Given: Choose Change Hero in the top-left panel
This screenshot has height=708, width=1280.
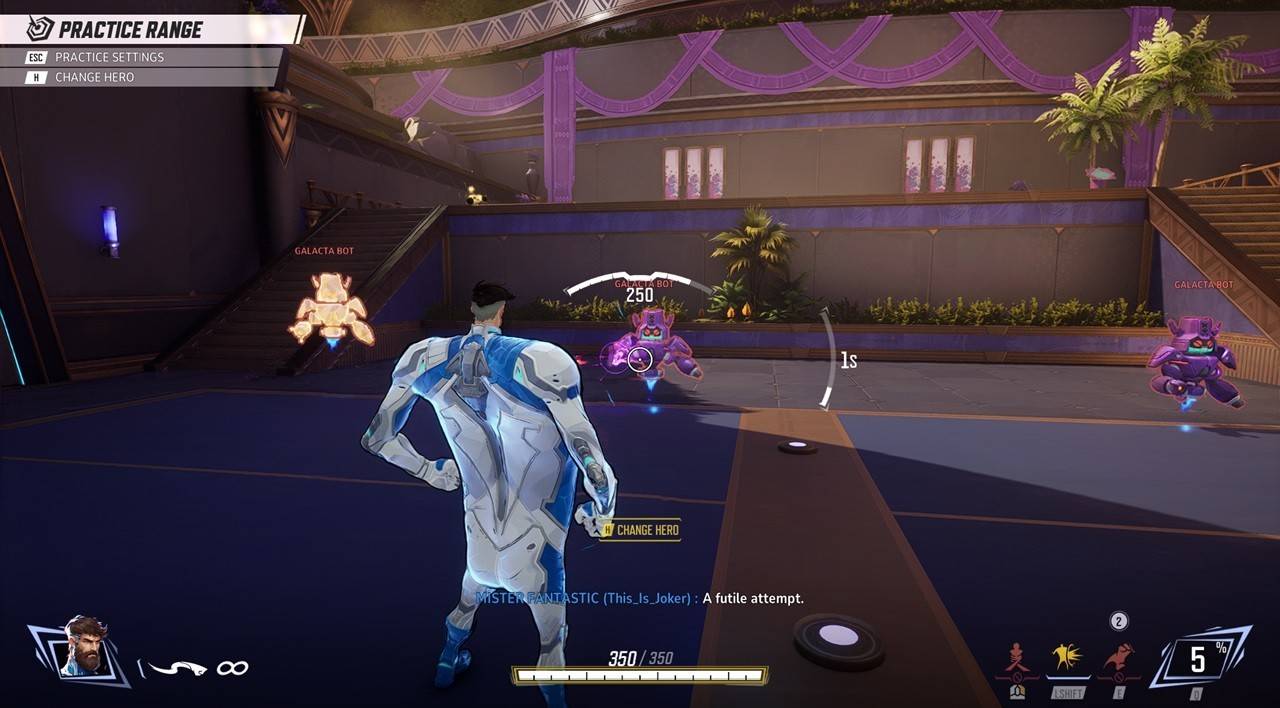Looking at the screenshot, I should [x=94, y=77].
